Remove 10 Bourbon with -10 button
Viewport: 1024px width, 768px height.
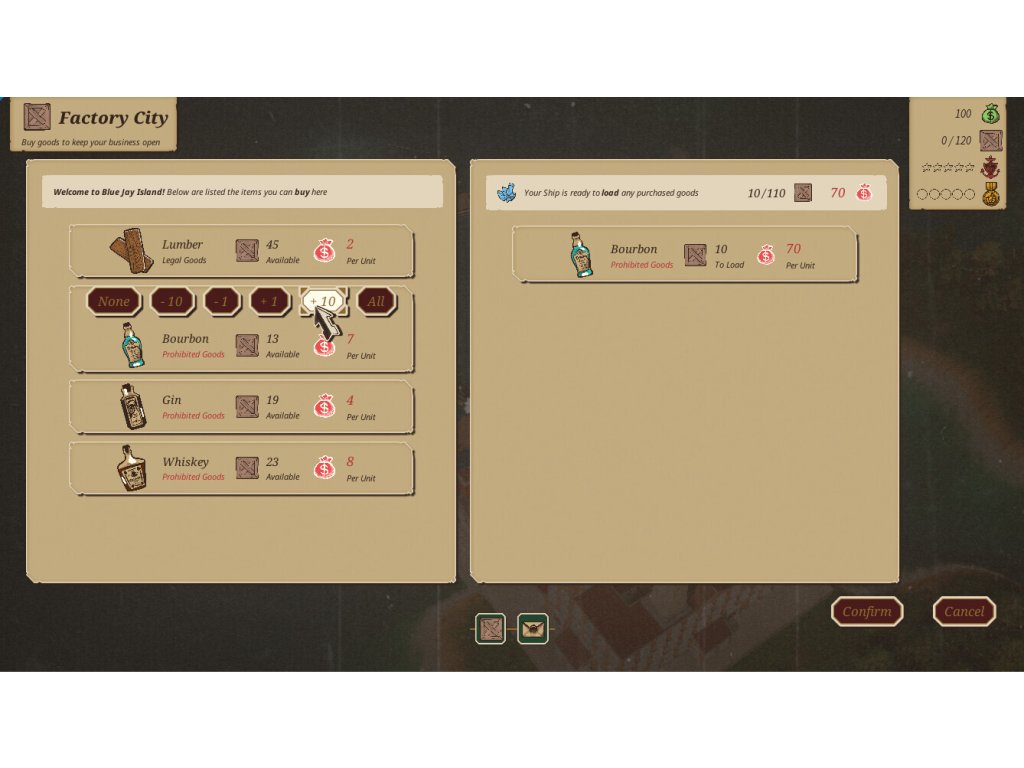pyautogui.click(x=172, y=301)
